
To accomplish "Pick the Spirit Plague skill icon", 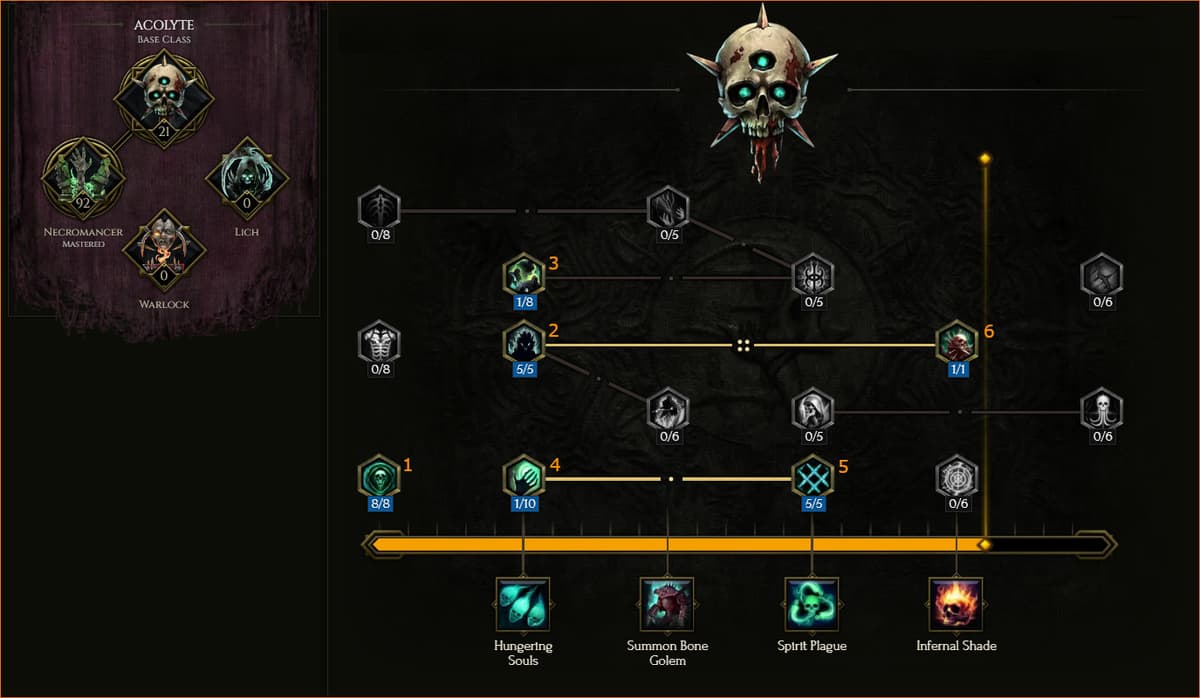I will [x=812, y=604].
